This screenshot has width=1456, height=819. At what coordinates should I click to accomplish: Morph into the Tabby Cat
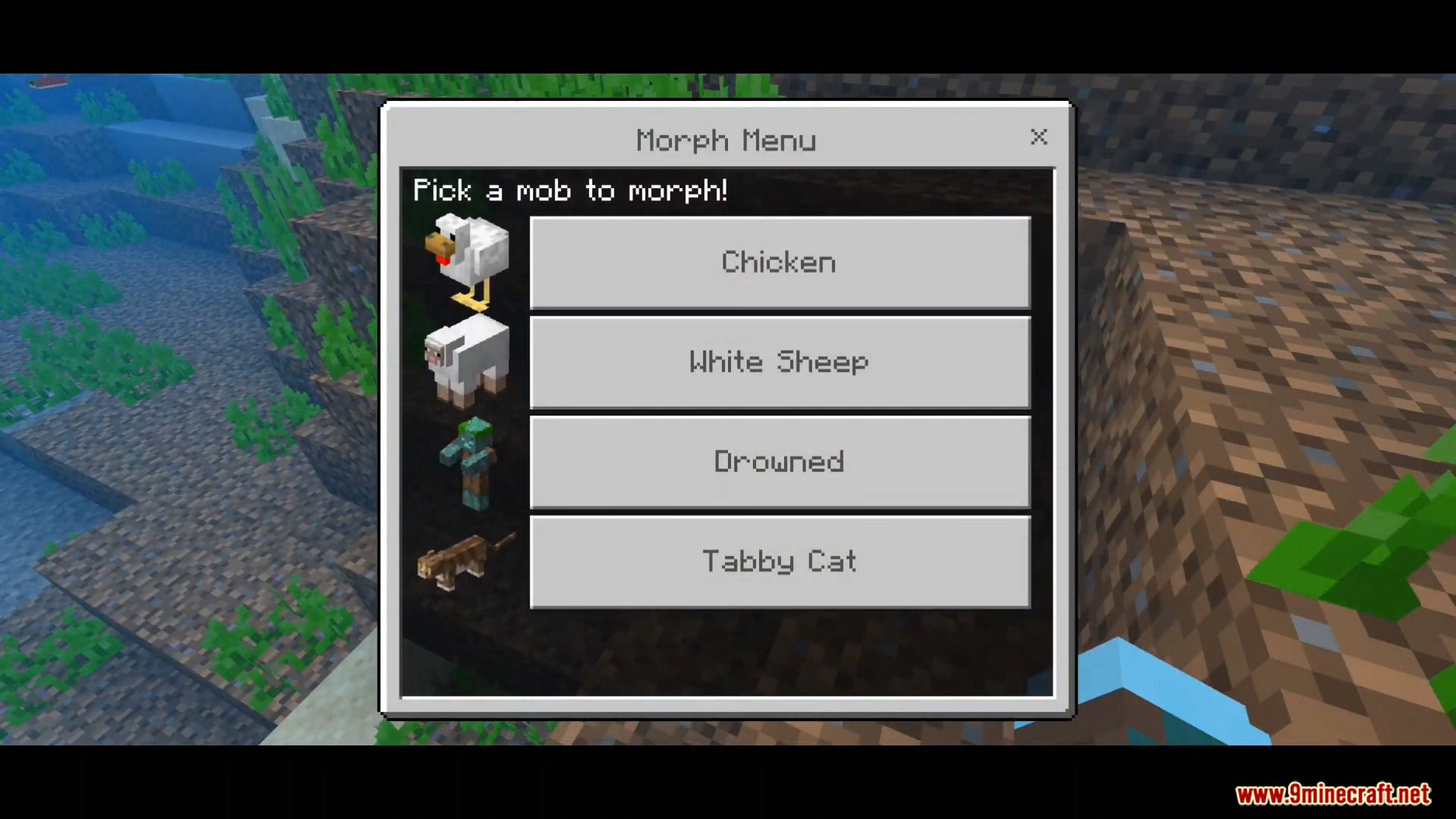tap(780, 562)
